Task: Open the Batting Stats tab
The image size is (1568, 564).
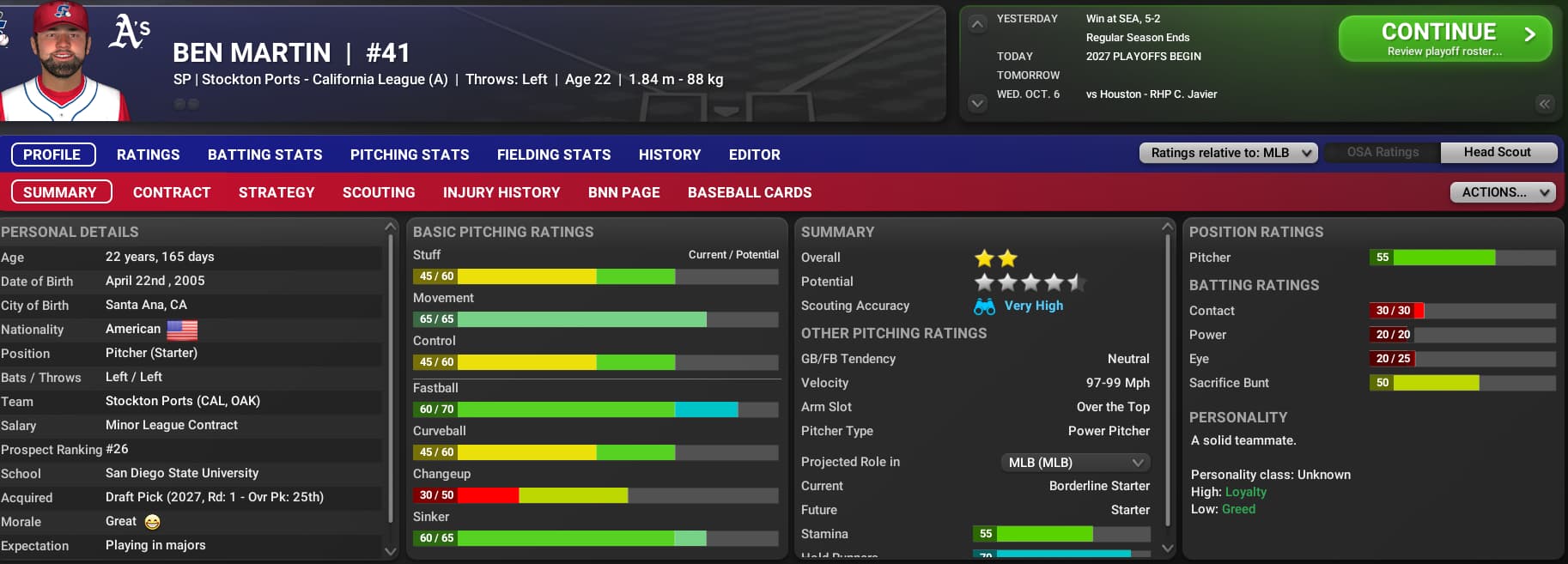Action: (264, 155)
